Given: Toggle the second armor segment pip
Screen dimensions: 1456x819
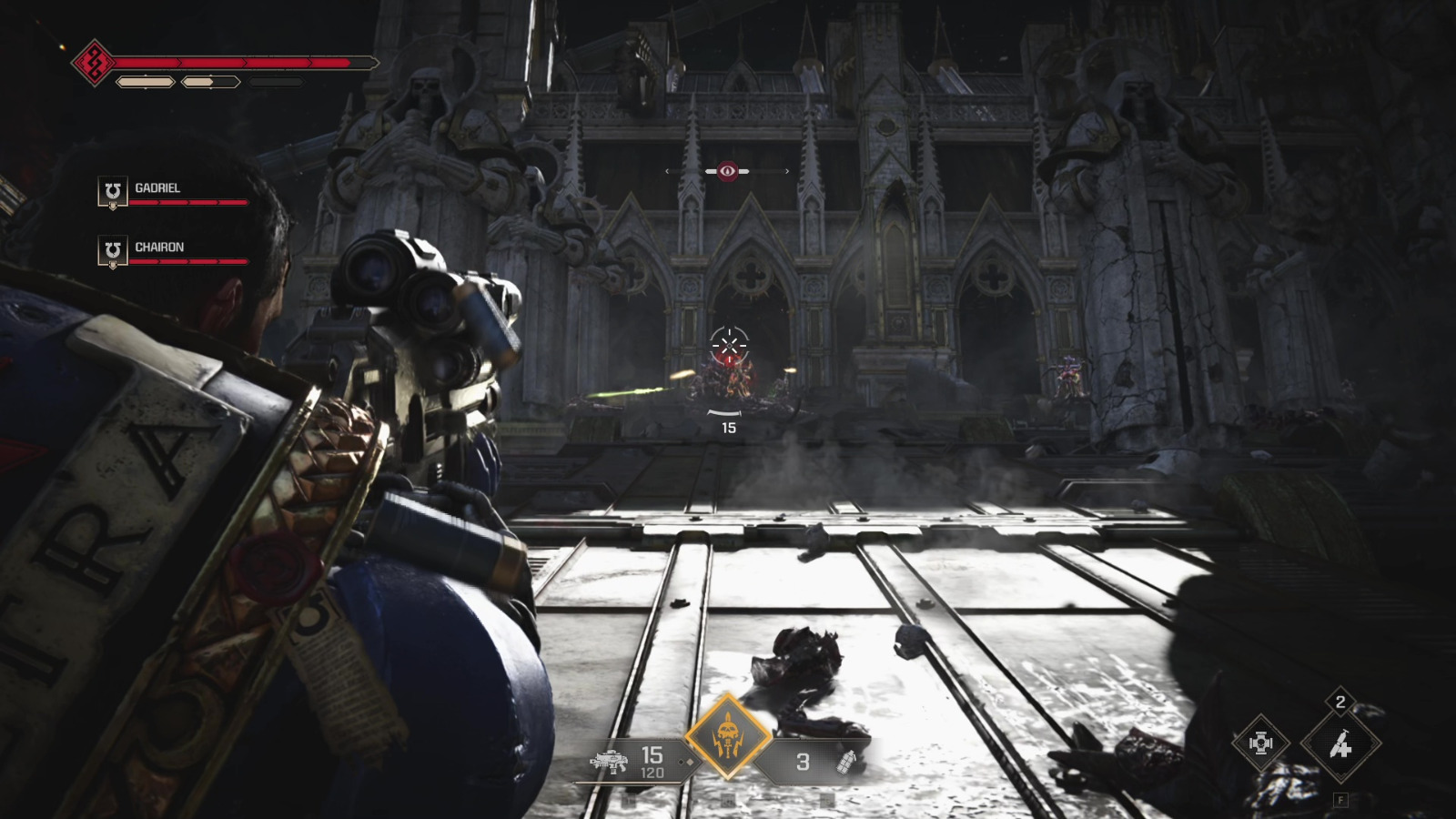Looking at the screenshot, I should click(210, 84).
